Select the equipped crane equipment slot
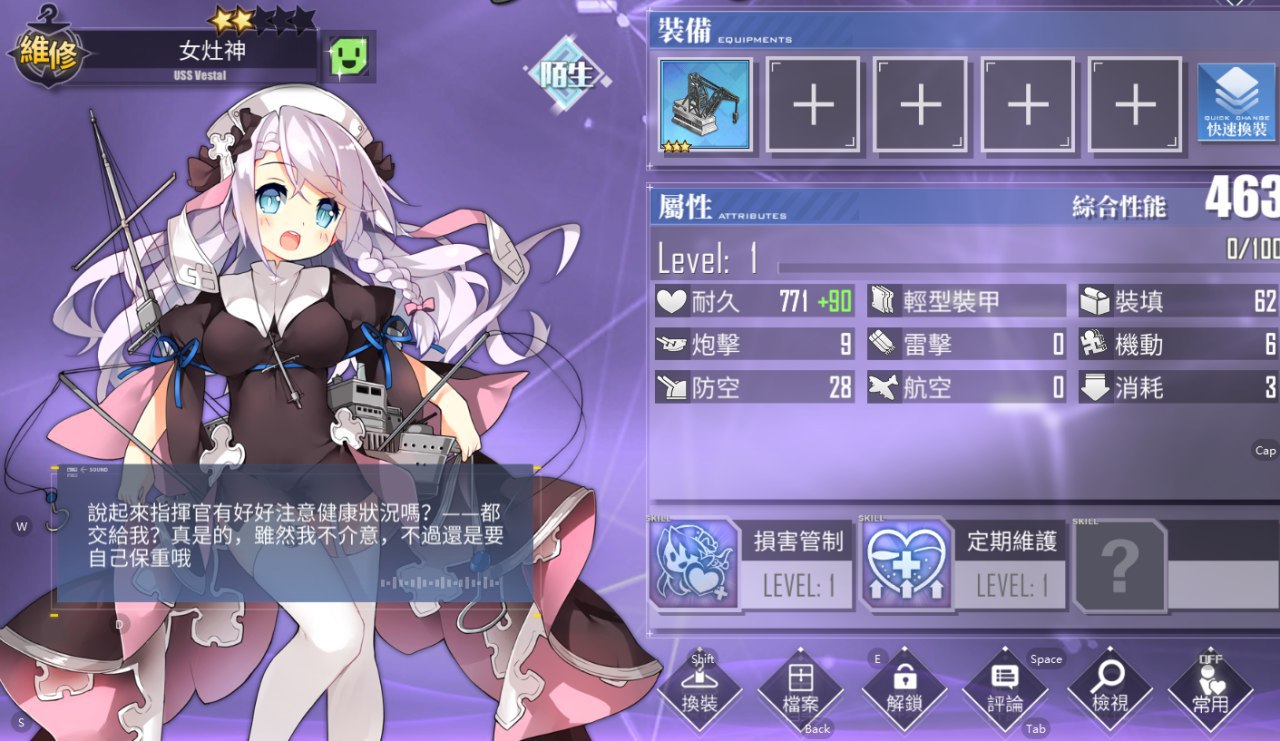1280x741 pixels. (706, 105)
